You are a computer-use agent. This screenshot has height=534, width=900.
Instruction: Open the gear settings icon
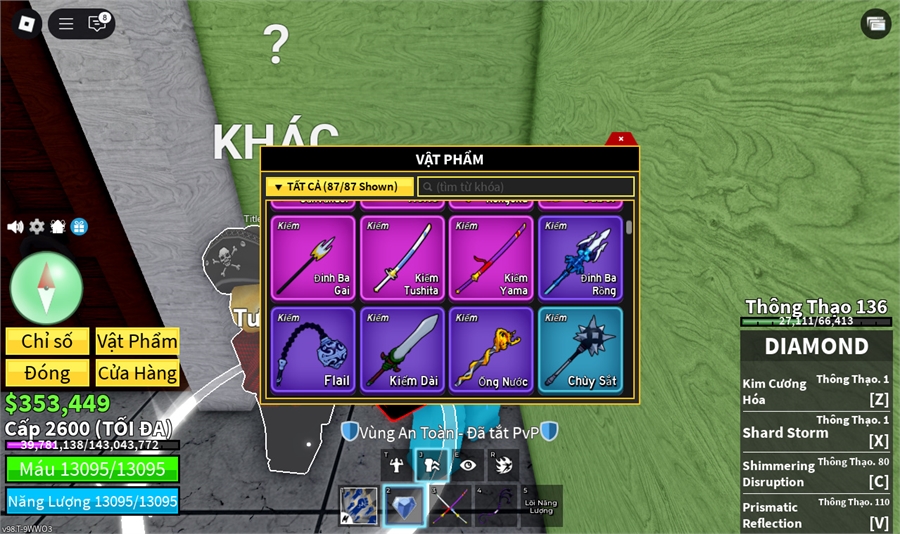click(37, 227)
